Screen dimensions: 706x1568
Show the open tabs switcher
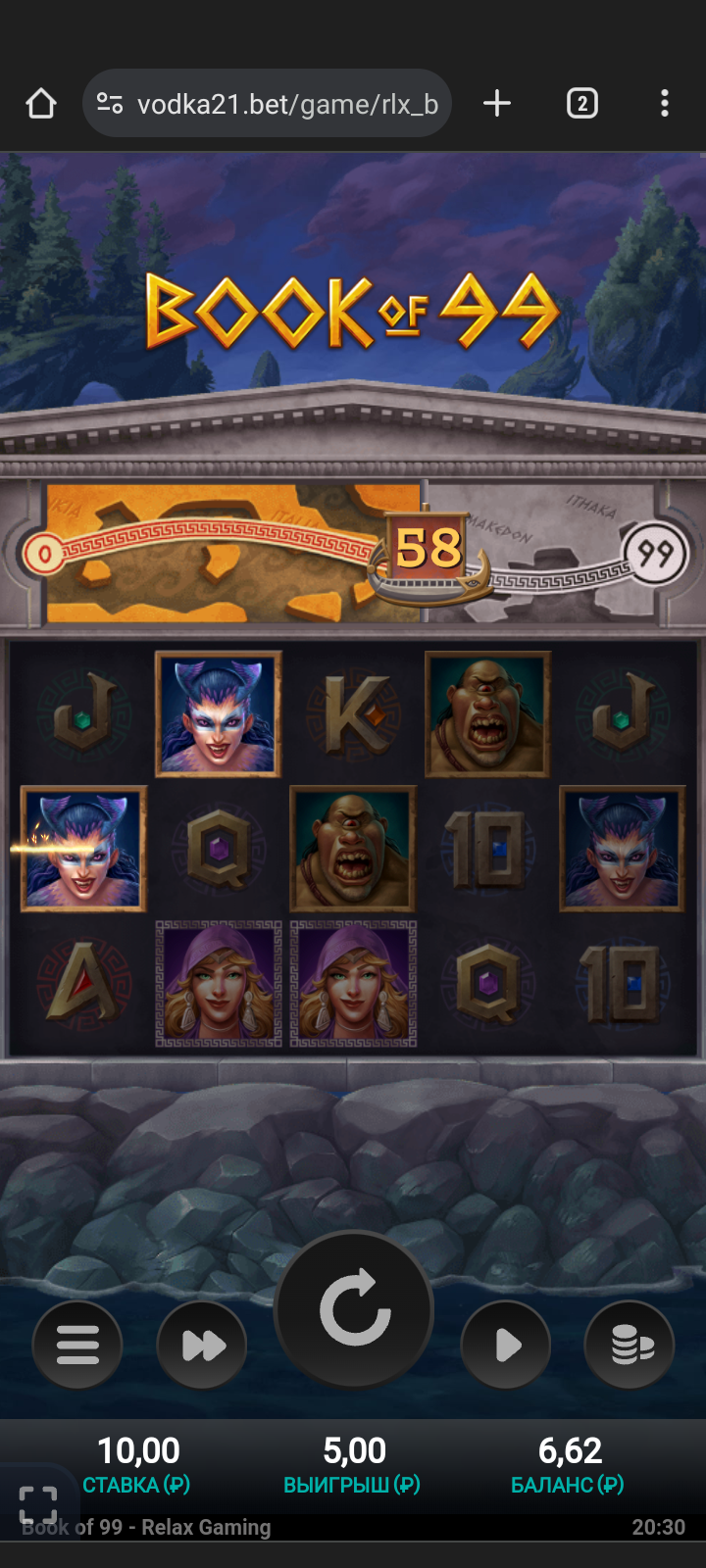581,104
